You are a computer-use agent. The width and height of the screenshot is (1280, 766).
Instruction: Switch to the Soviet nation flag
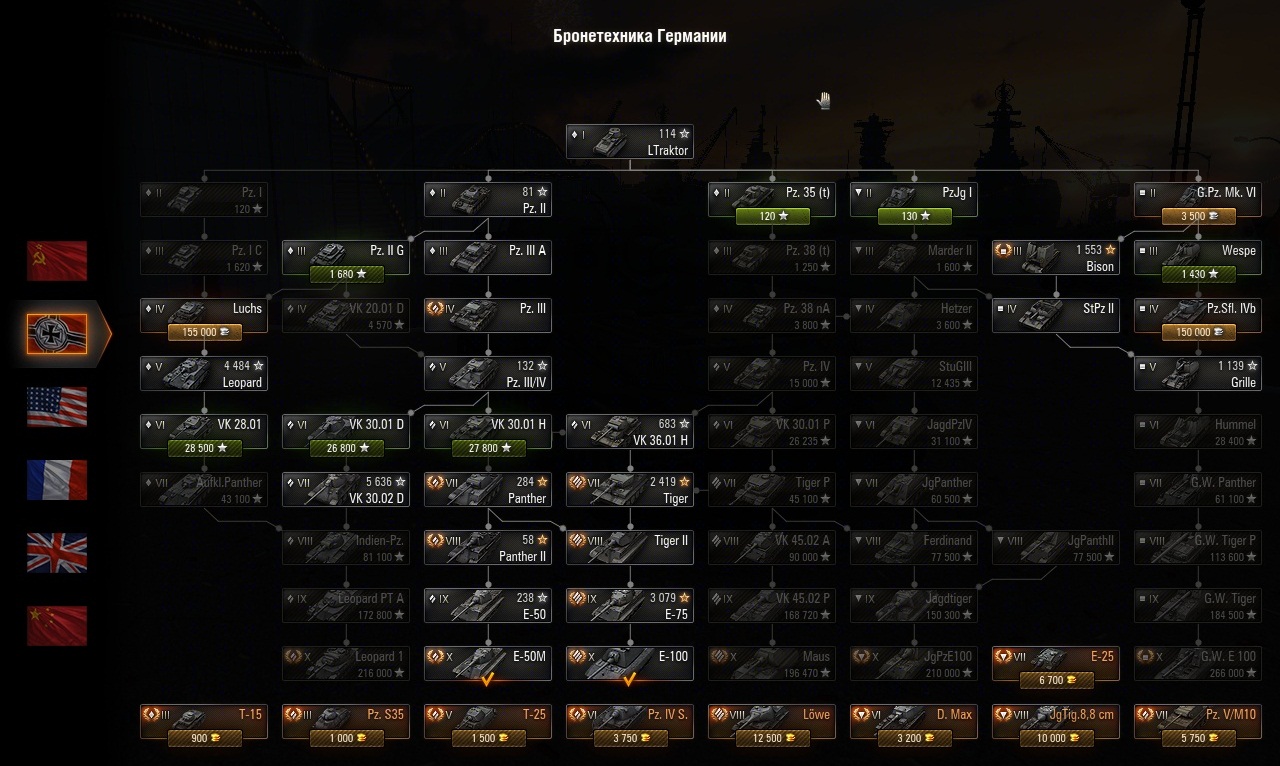point(57,261)
